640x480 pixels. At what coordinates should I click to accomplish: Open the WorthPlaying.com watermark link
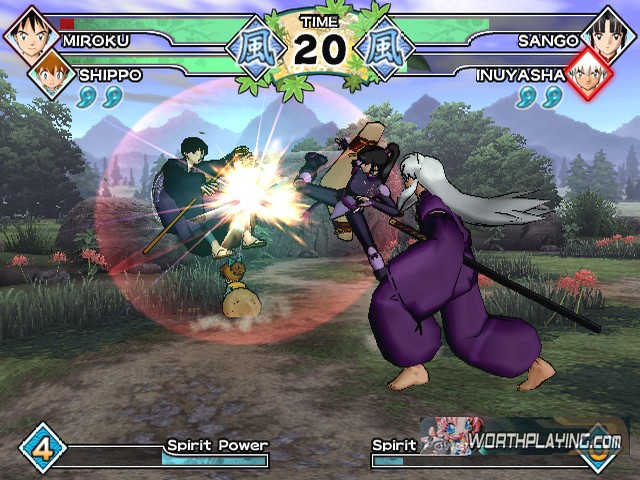point(545,441)
